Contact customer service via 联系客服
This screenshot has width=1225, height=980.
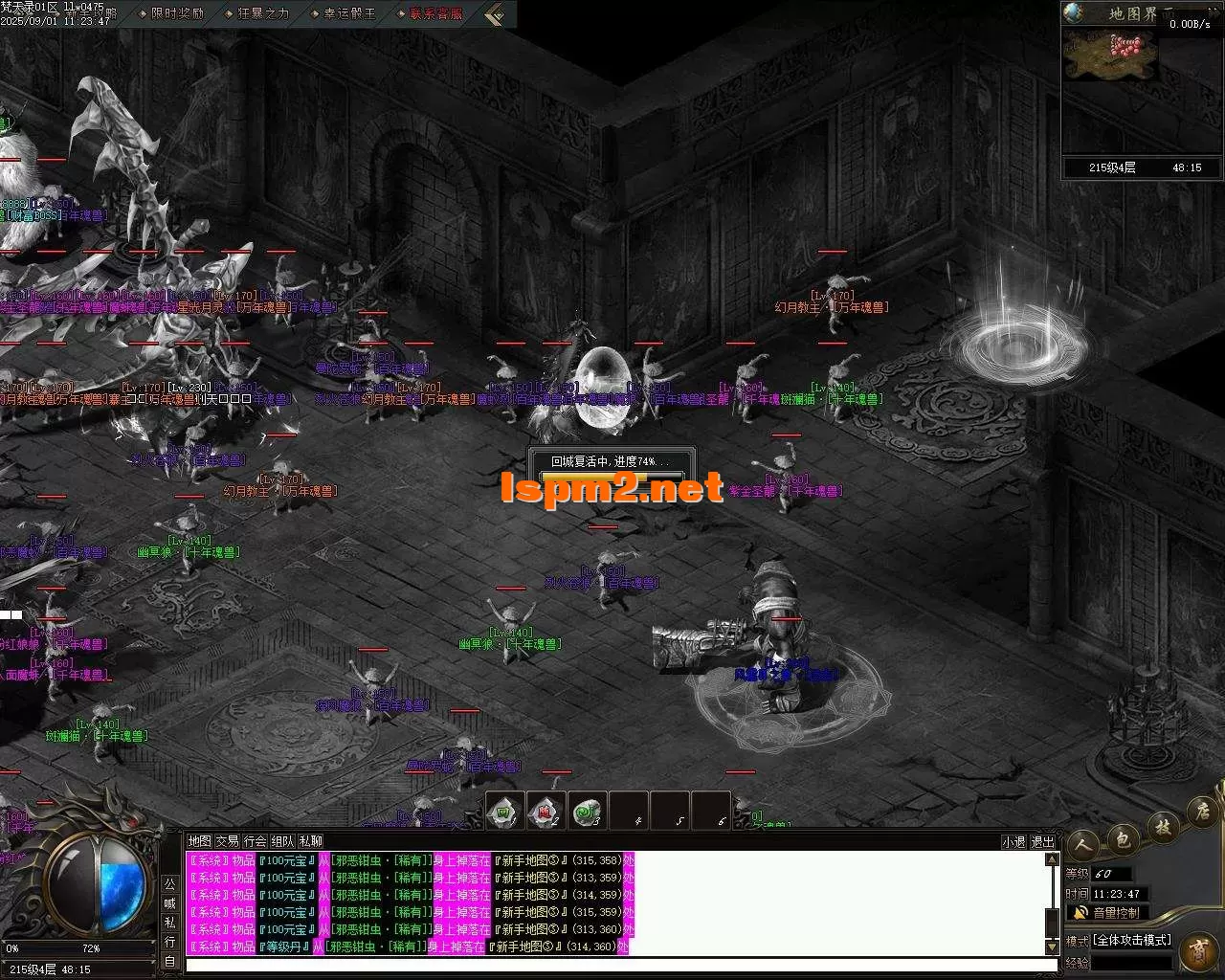point(435,13)
